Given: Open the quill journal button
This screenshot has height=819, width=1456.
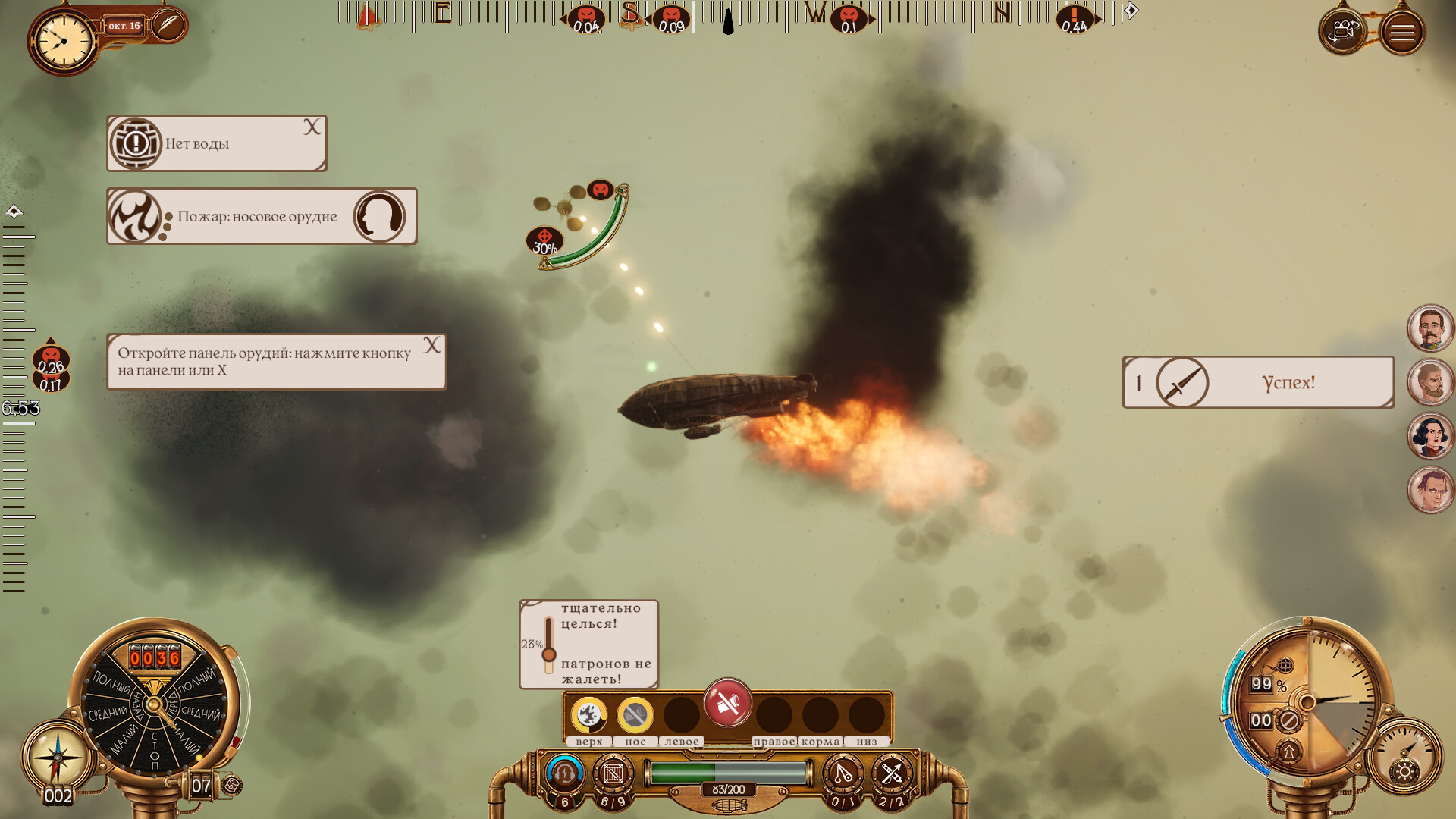Looking at the screenshot, I should pos(168,25).
